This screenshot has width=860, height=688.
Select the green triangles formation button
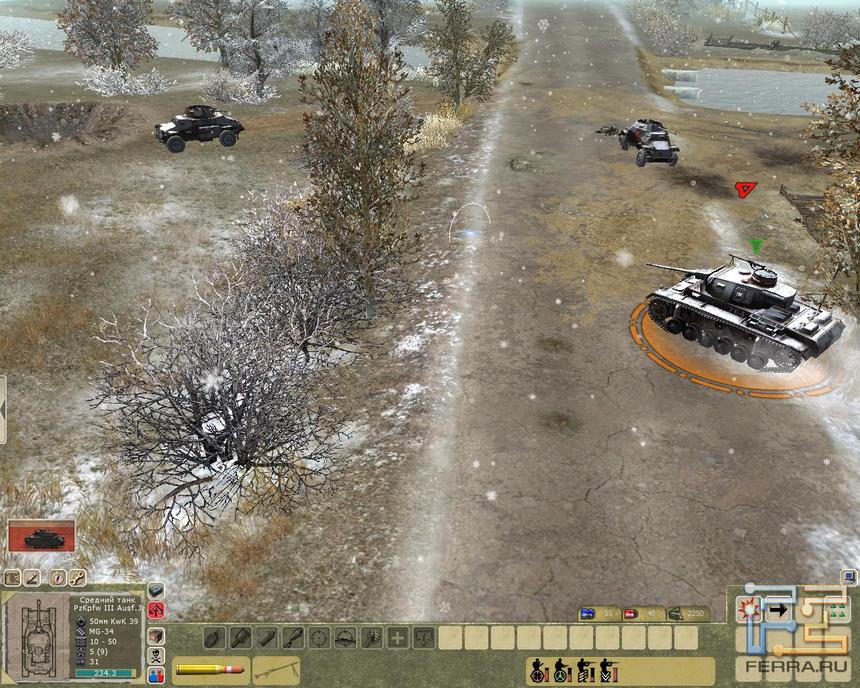click(836, 609)
